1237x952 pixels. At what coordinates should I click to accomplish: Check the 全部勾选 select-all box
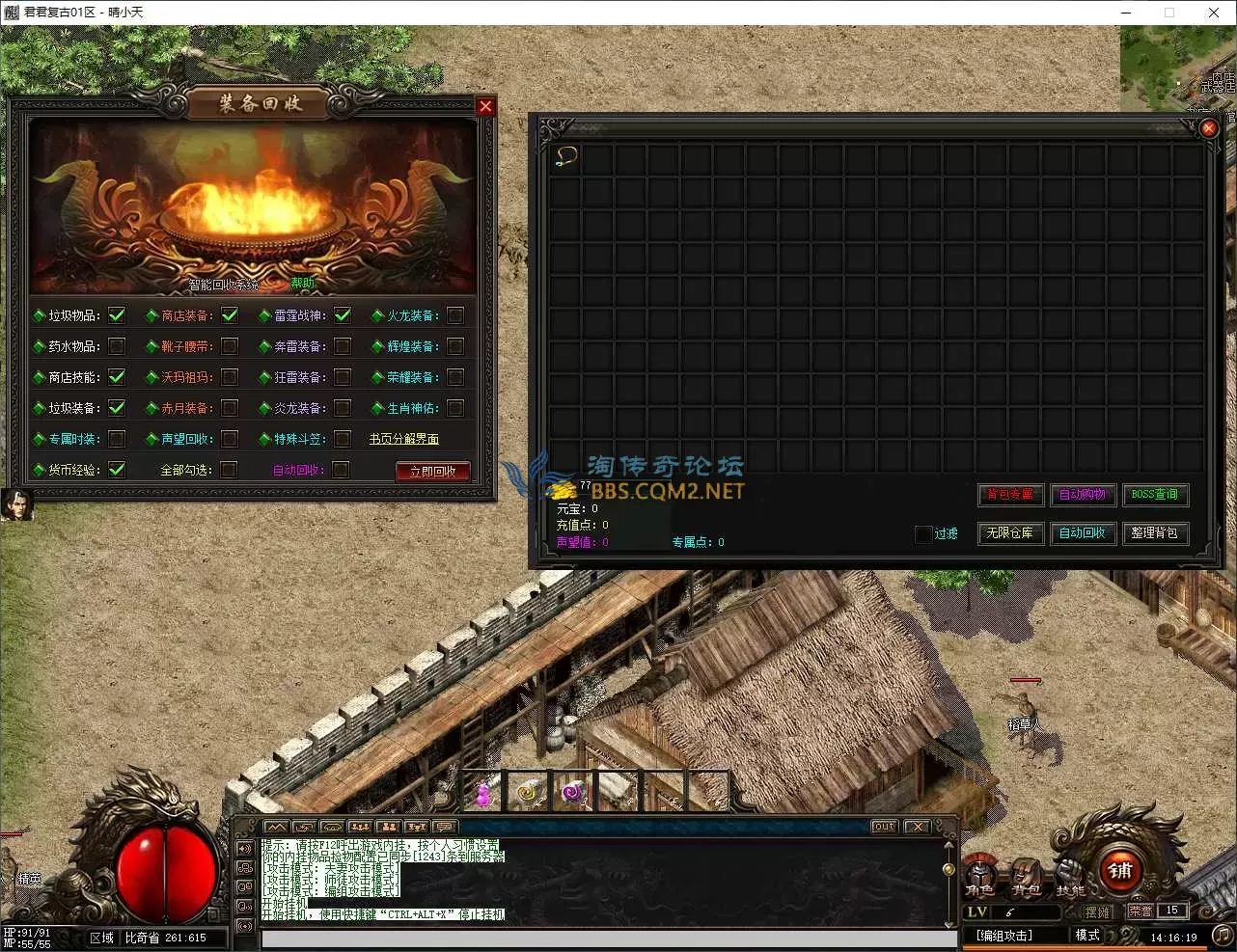pos(229,470)
